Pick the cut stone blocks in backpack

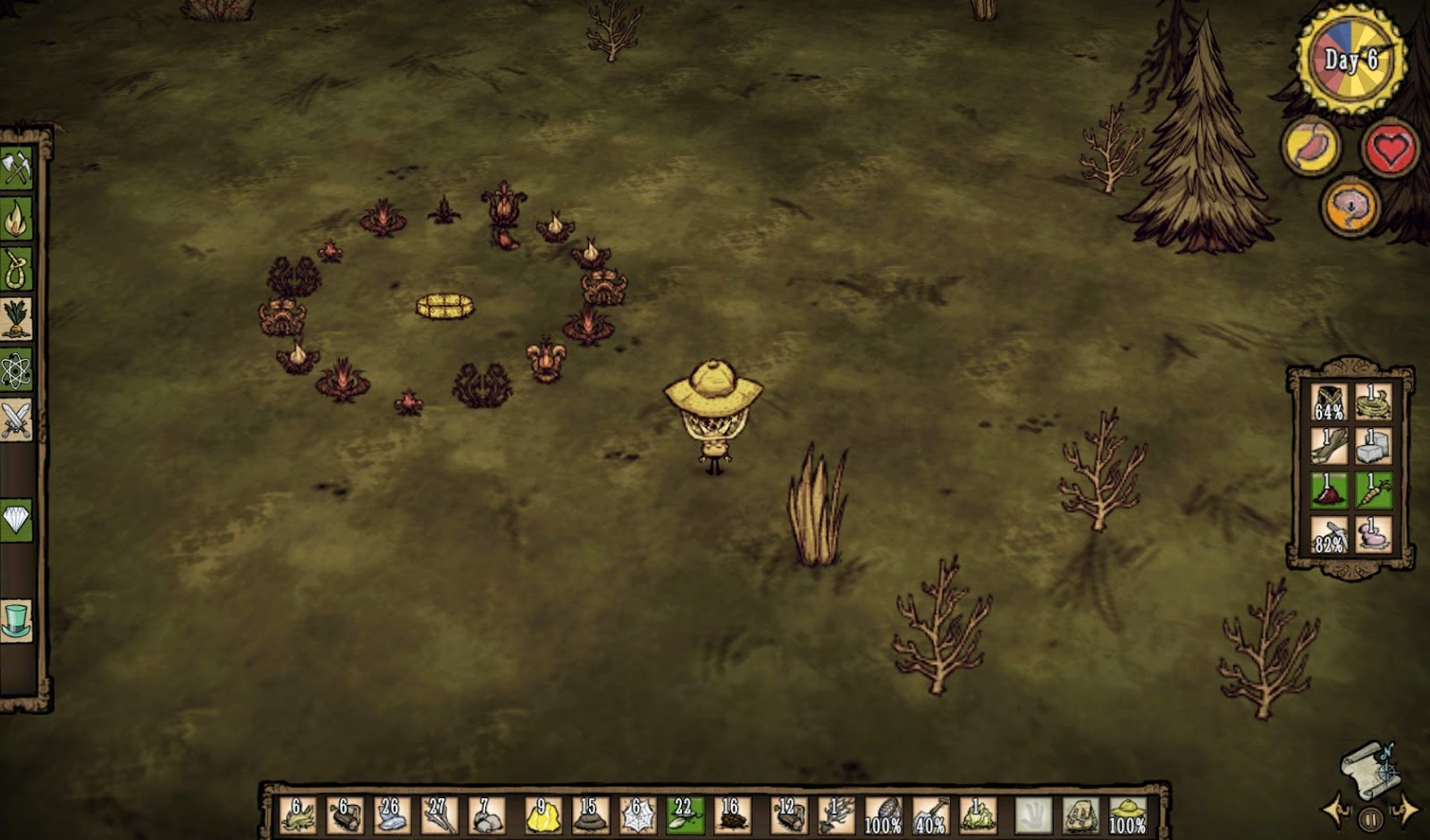click(1373, 446)
